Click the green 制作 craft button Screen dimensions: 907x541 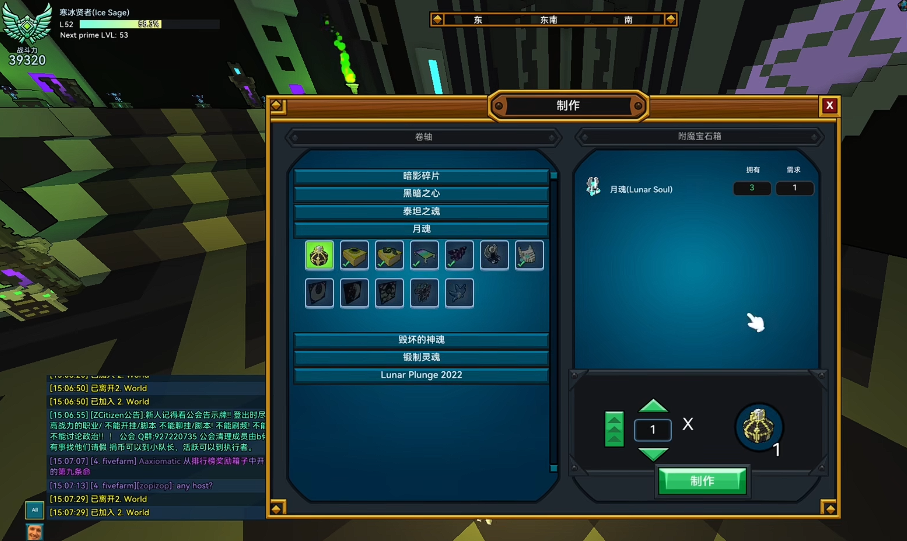[702, 481]
